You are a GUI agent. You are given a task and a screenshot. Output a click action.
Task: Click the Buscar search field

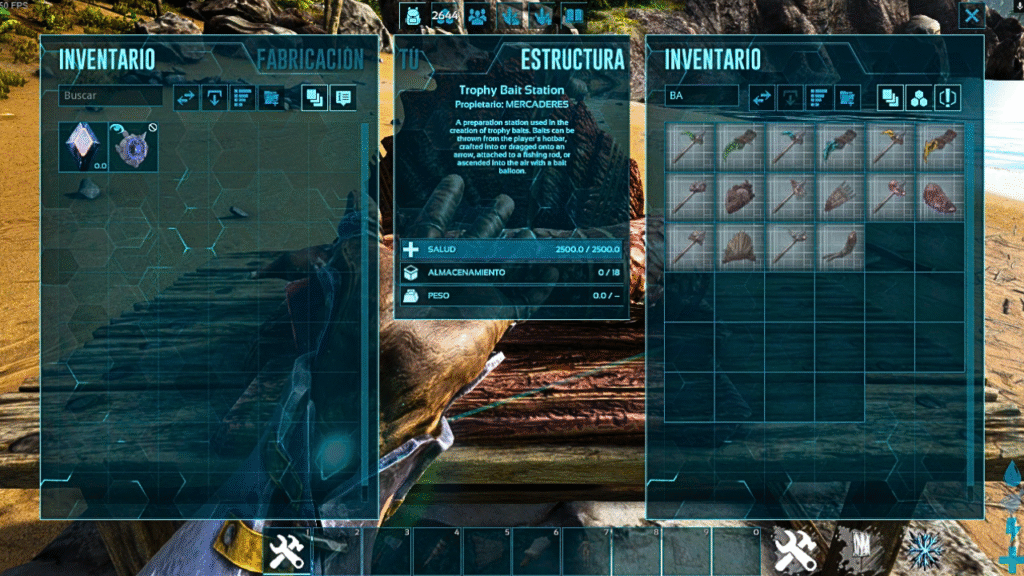[110, 97]
